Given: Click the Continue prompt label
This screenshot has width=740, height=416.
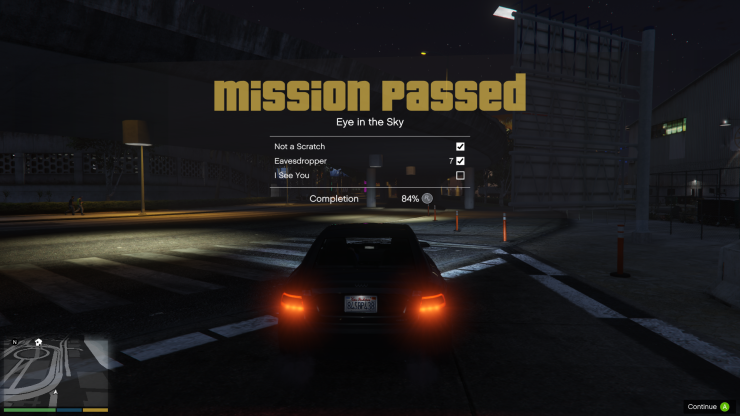Looking at the screenshot, I should [x=702, y=407].
